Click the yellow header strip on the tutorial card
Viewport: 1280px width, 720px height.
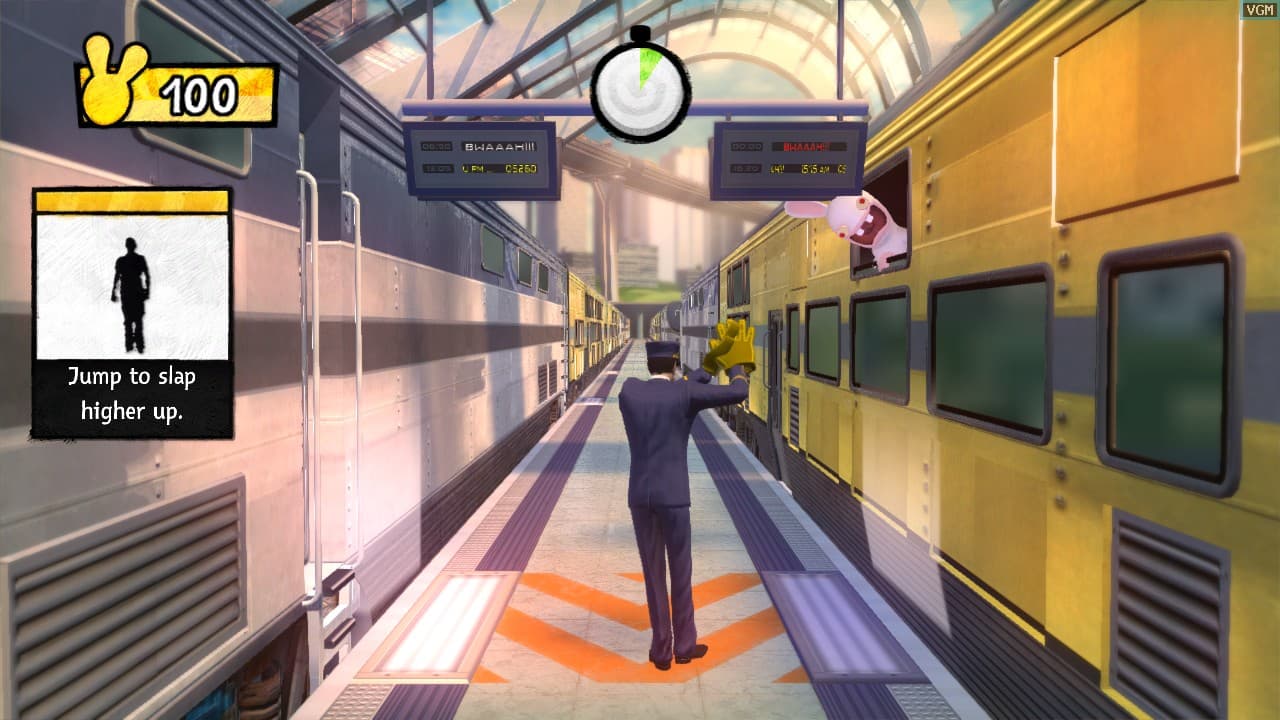pos(130,202)
